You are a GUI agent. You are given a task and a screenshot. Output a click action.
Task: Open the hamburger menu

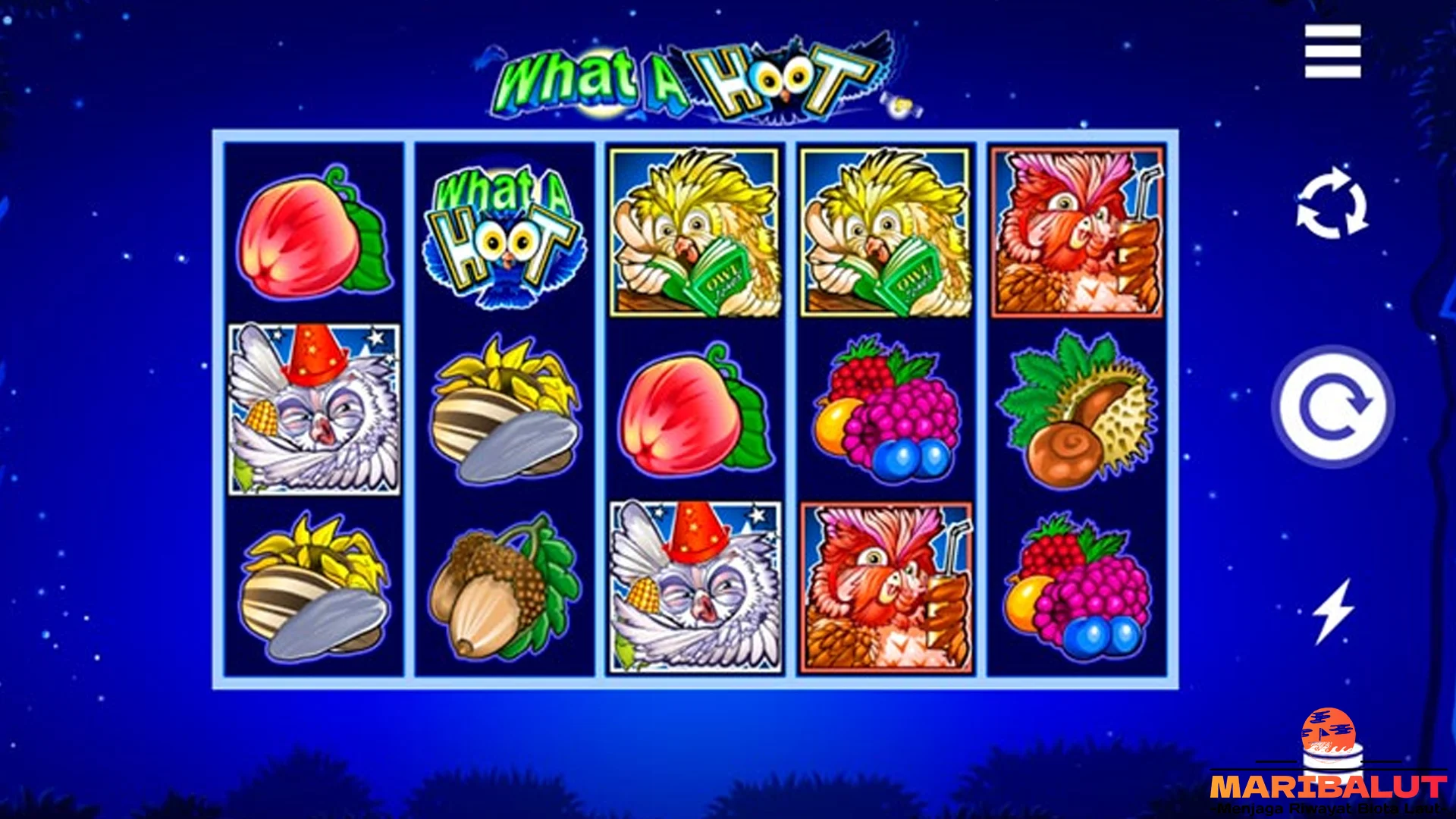1332,52
